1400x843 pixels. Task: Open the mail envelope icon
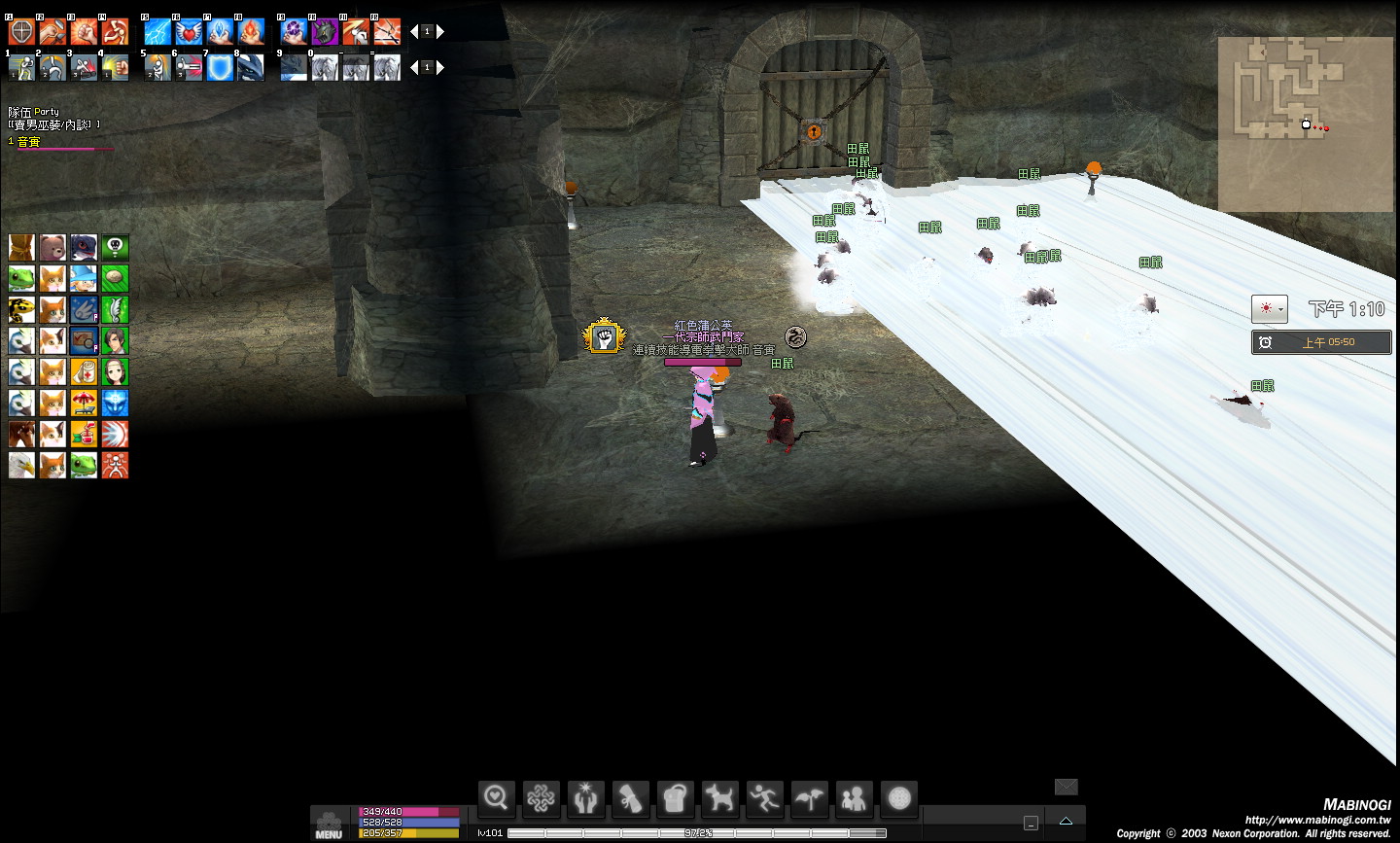click(x=1066, y=787)
